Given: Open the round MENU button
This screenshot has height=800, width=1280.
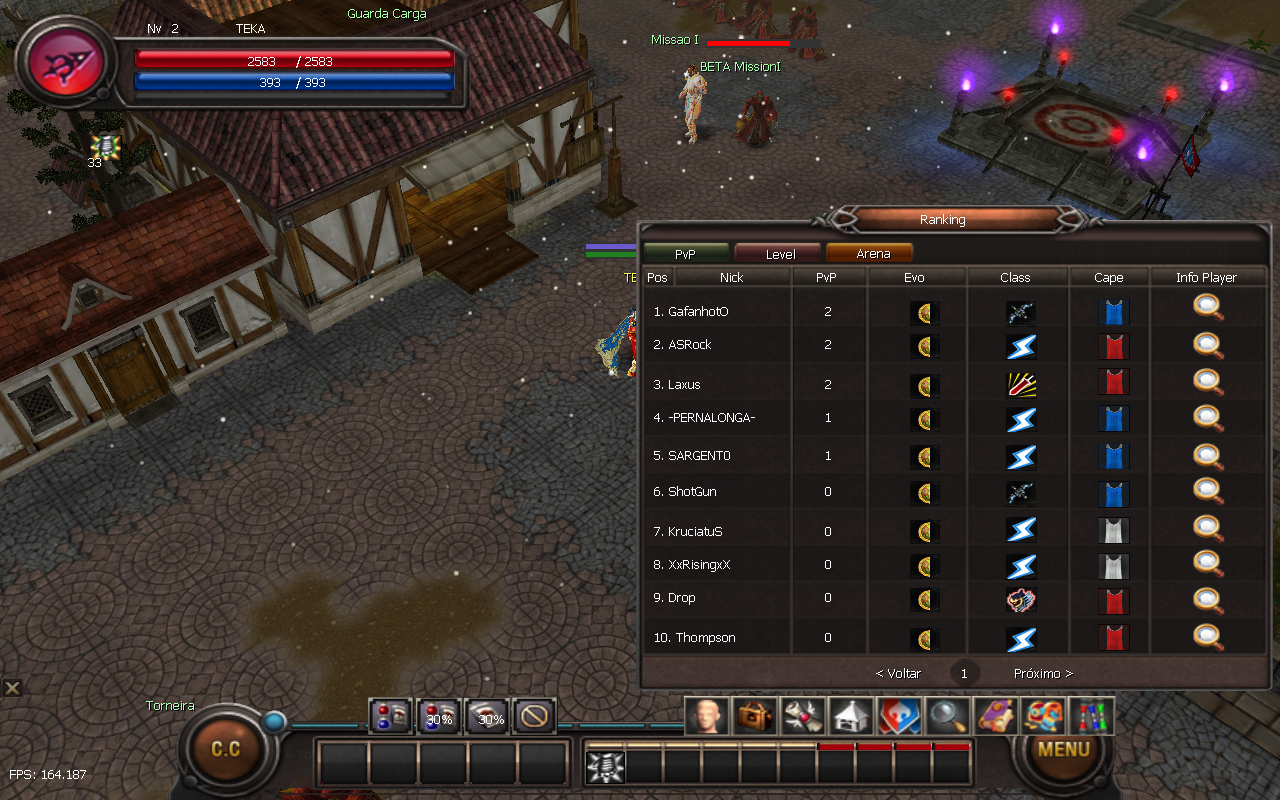Looking at the screenshot, I should pyautogui.click(x=1063, y=748).
